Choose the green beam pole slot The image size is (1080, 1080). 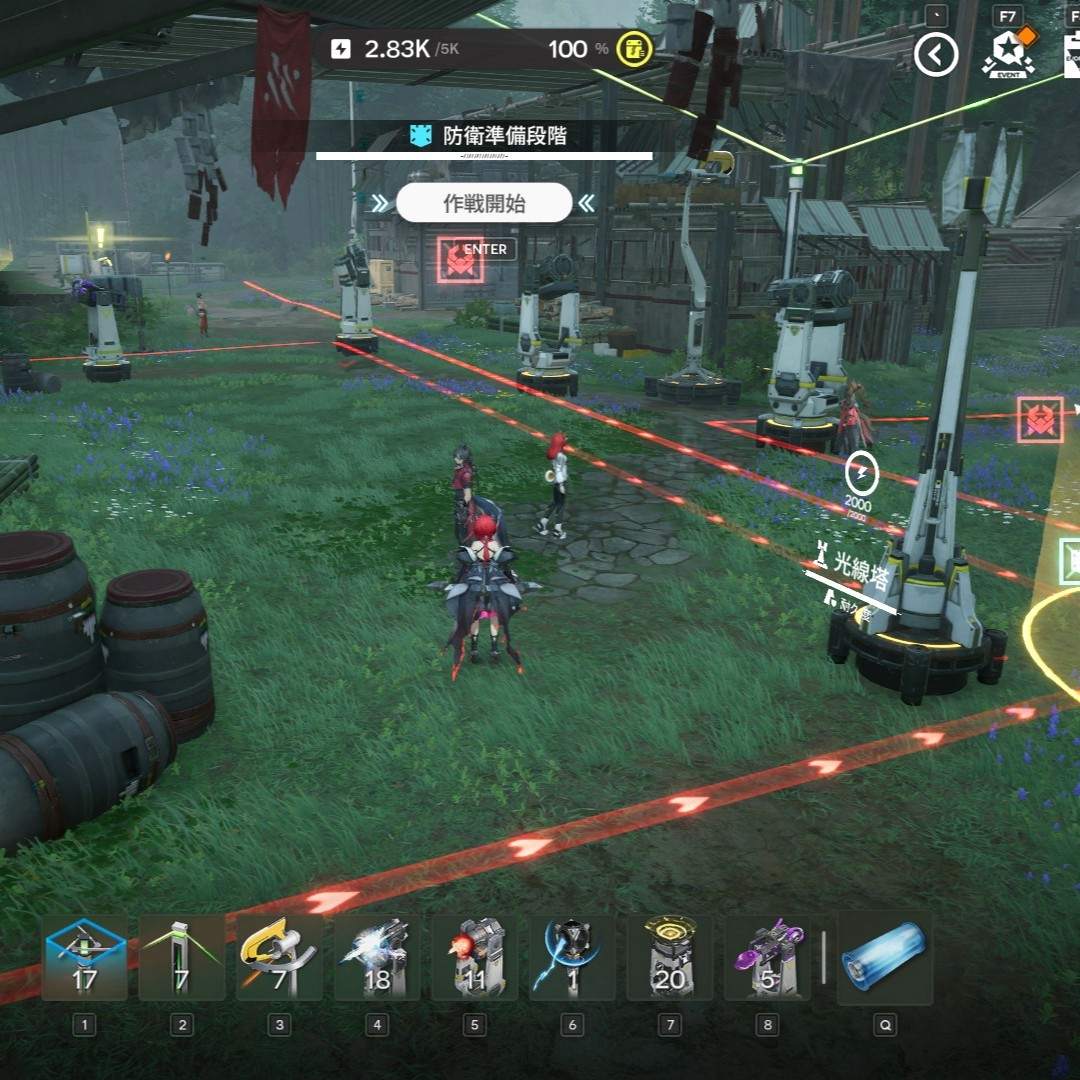coord(182,959)
